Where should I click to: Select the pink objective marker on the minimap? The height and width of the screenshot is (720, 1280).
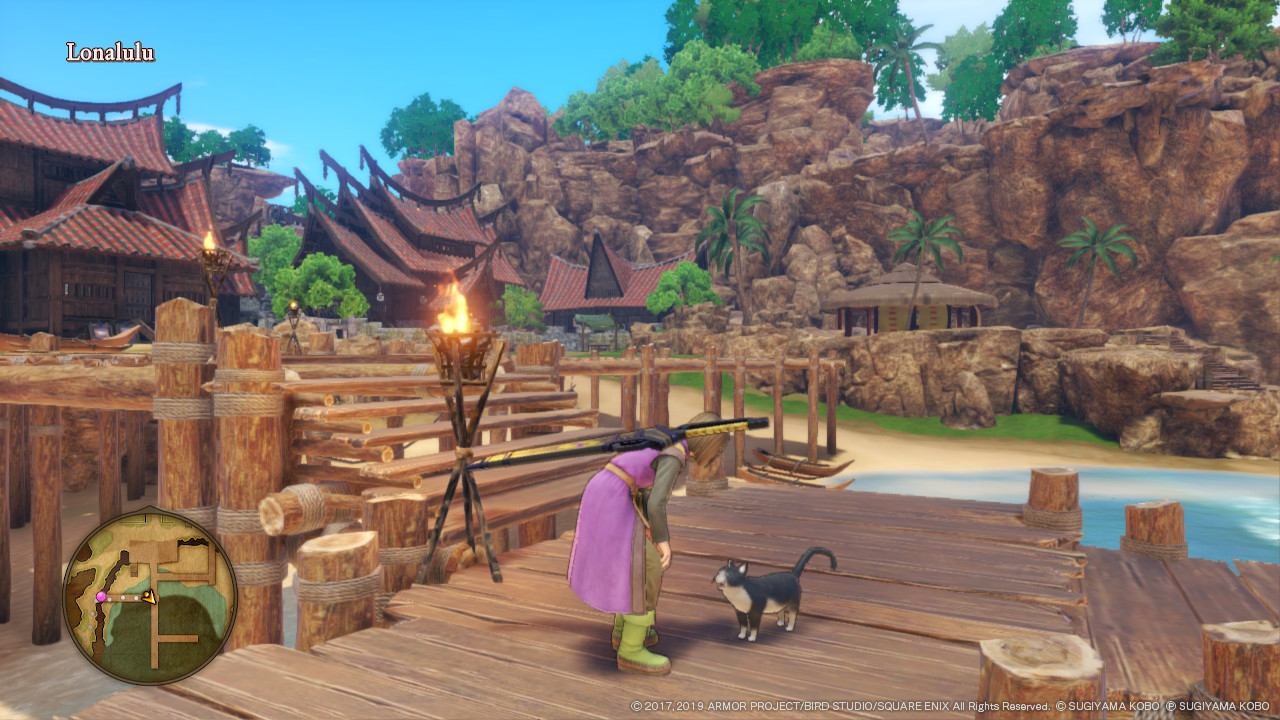pyautogui.click(x=100, y=597)
